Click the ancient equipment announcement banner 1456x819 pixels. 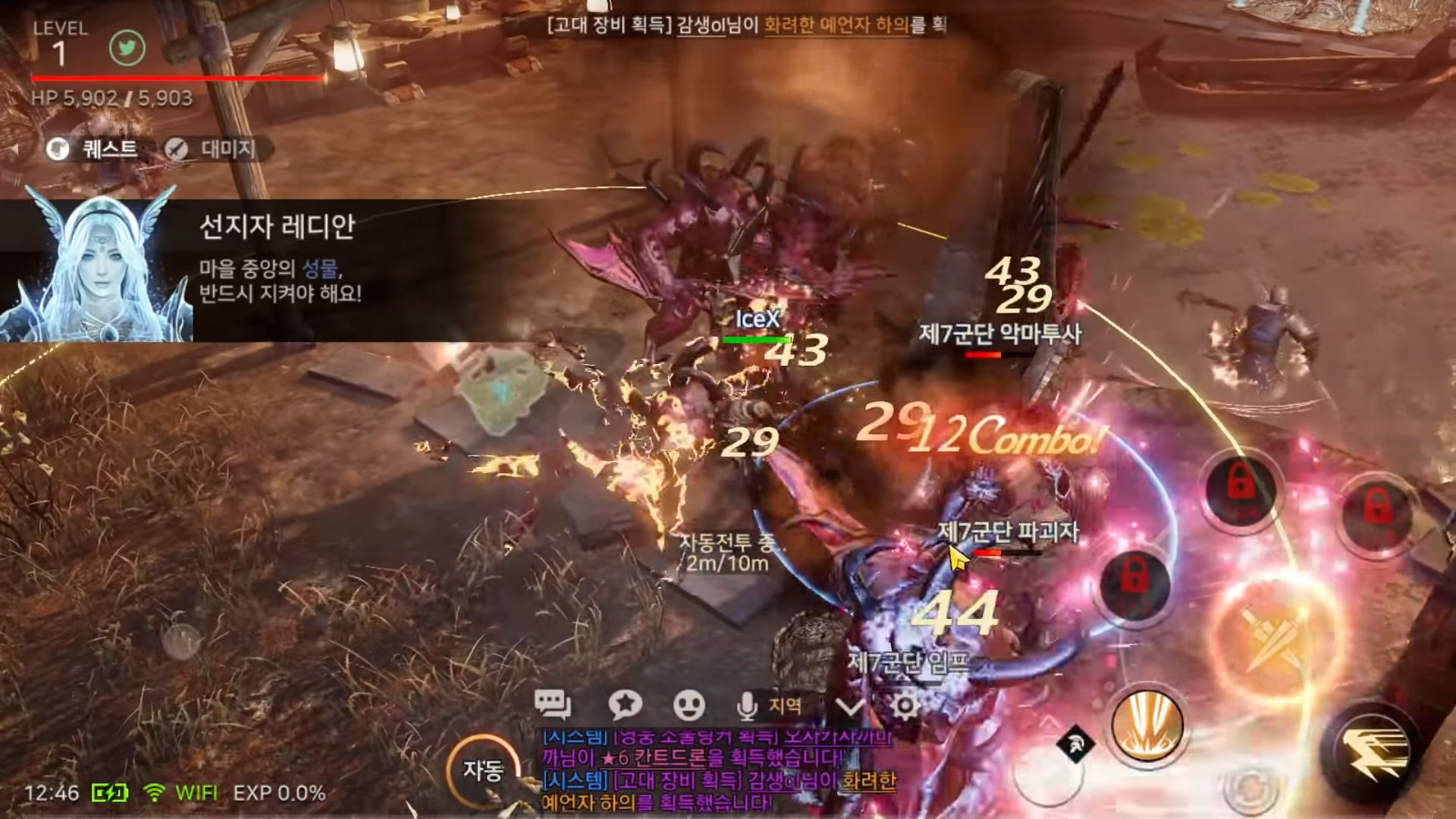pos(746,25)
